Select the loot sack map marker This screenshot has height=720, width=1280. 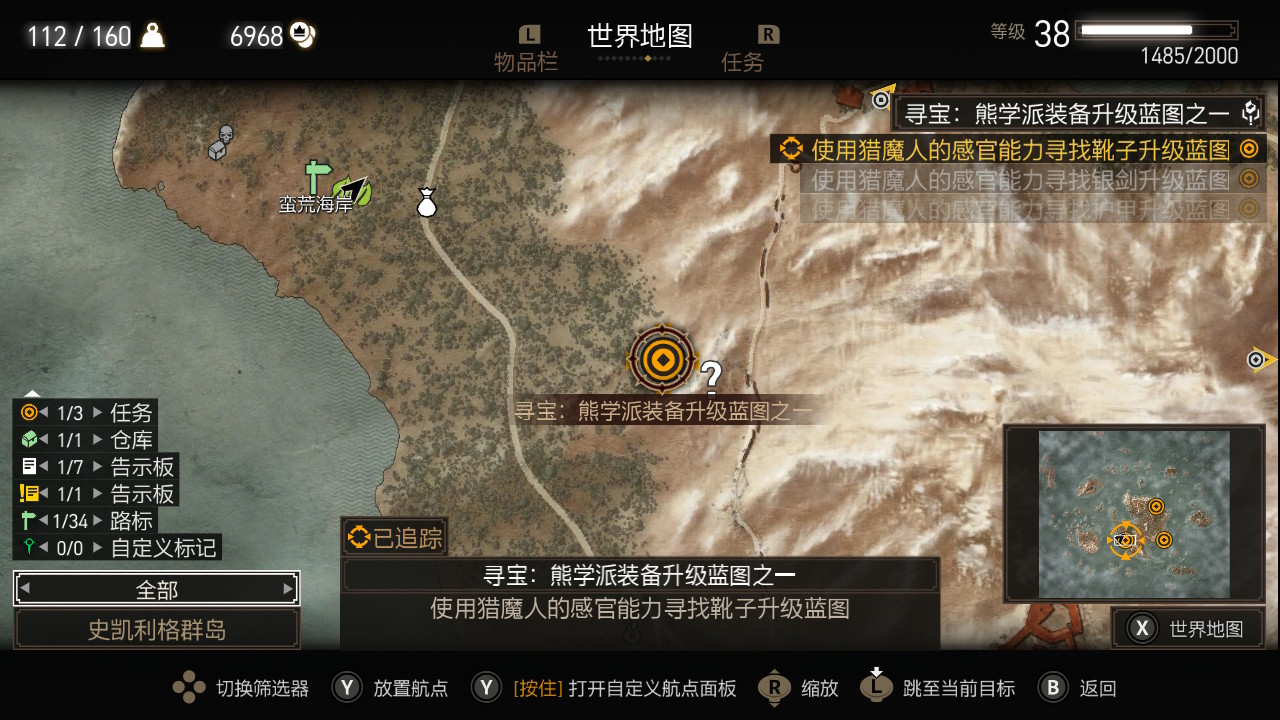[426, 201]
